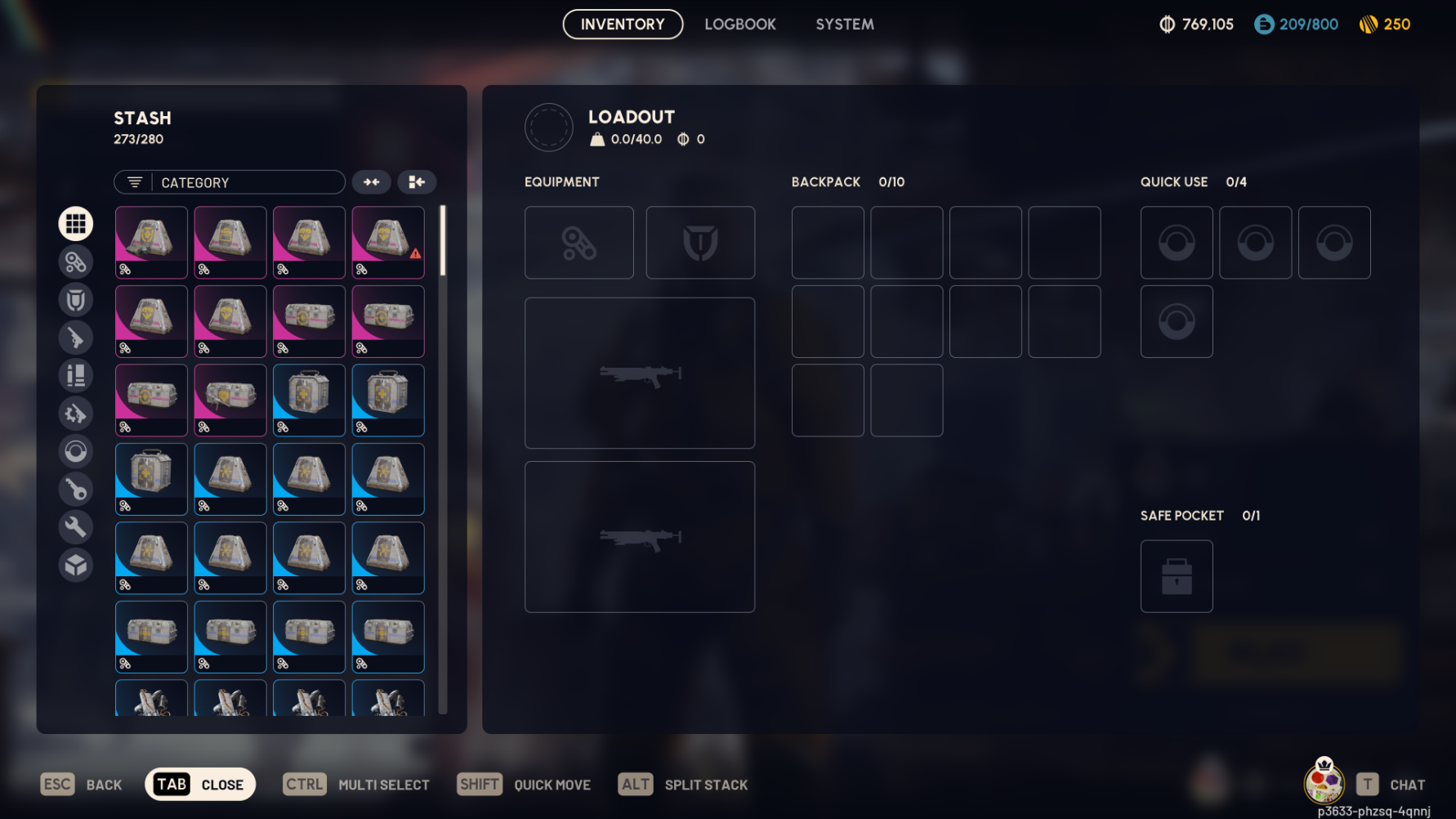Open the safe pocket slot
The image size is (1456, 819).
[x=1177, y=576]
